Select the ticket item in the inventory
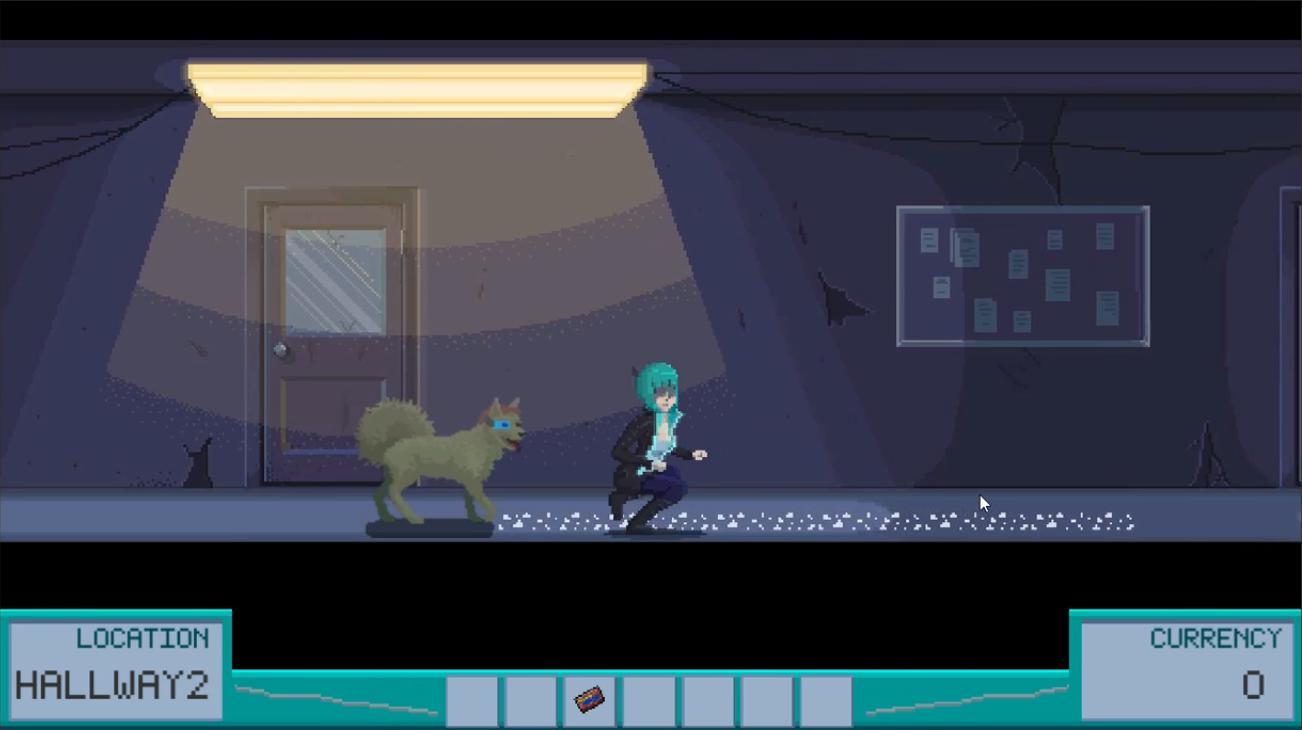 [590, 700]
